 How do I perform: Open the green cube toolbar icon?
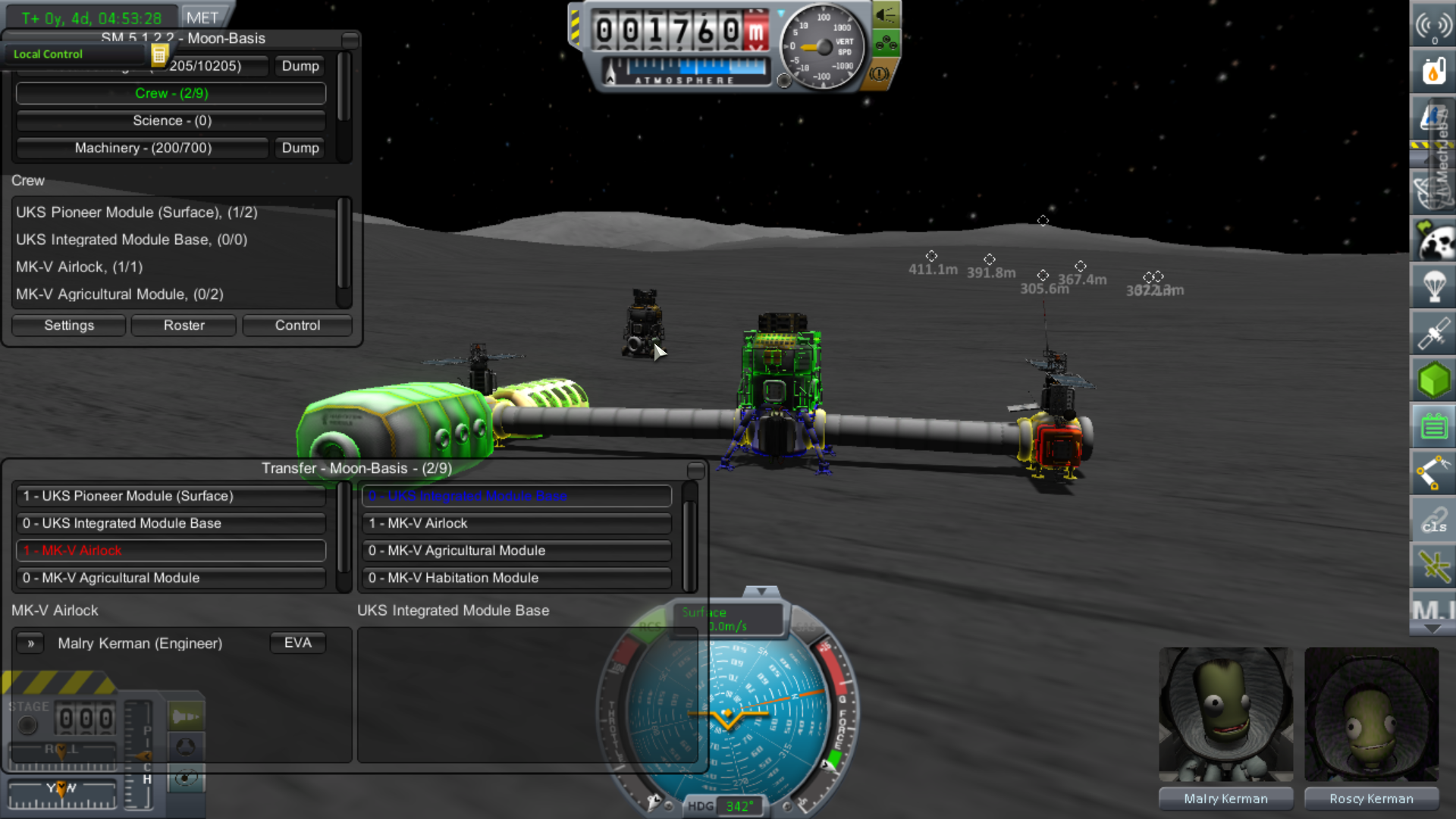[x=1432, y=380]
